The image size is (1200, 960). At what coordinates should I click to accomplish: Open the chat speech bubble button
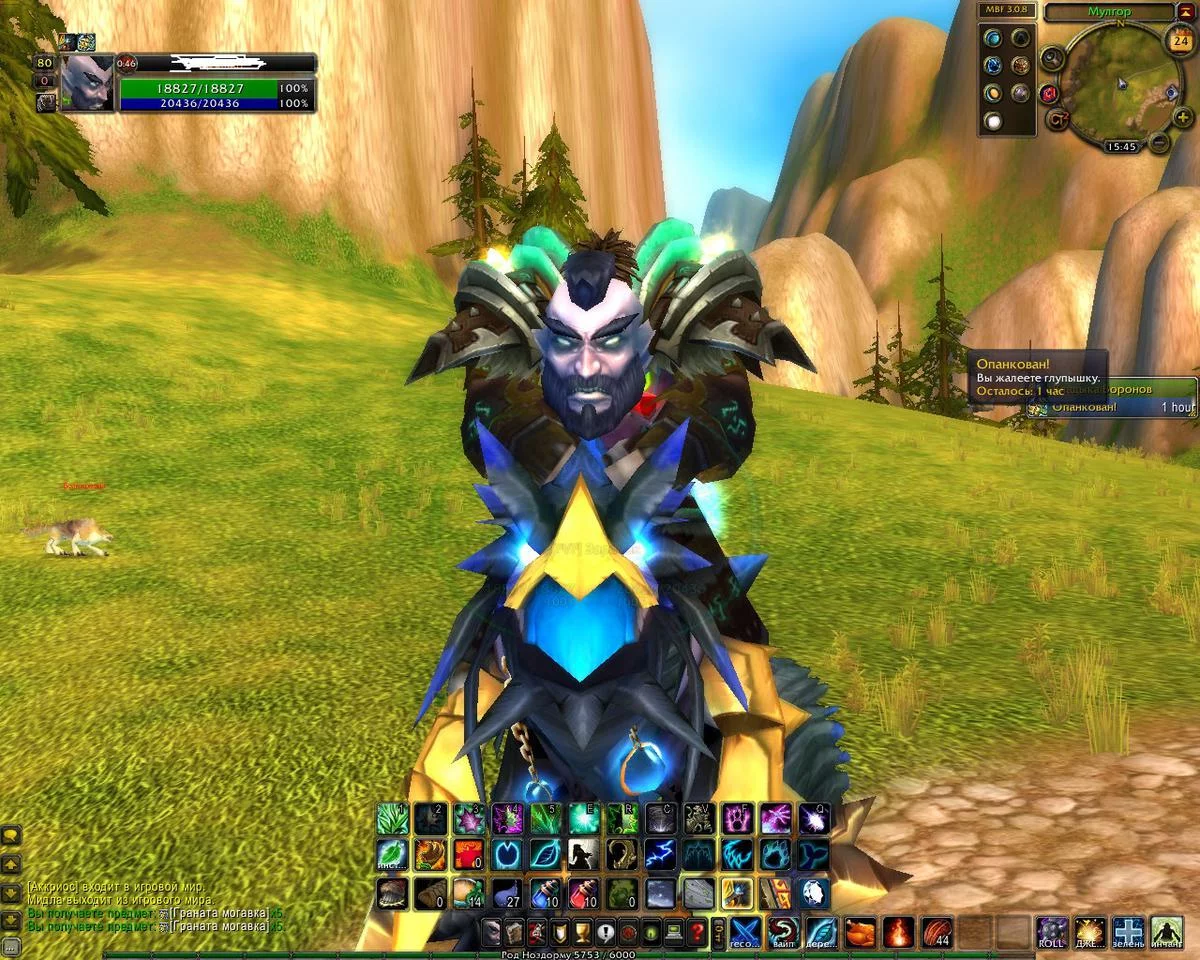click(x=12, y=835)
